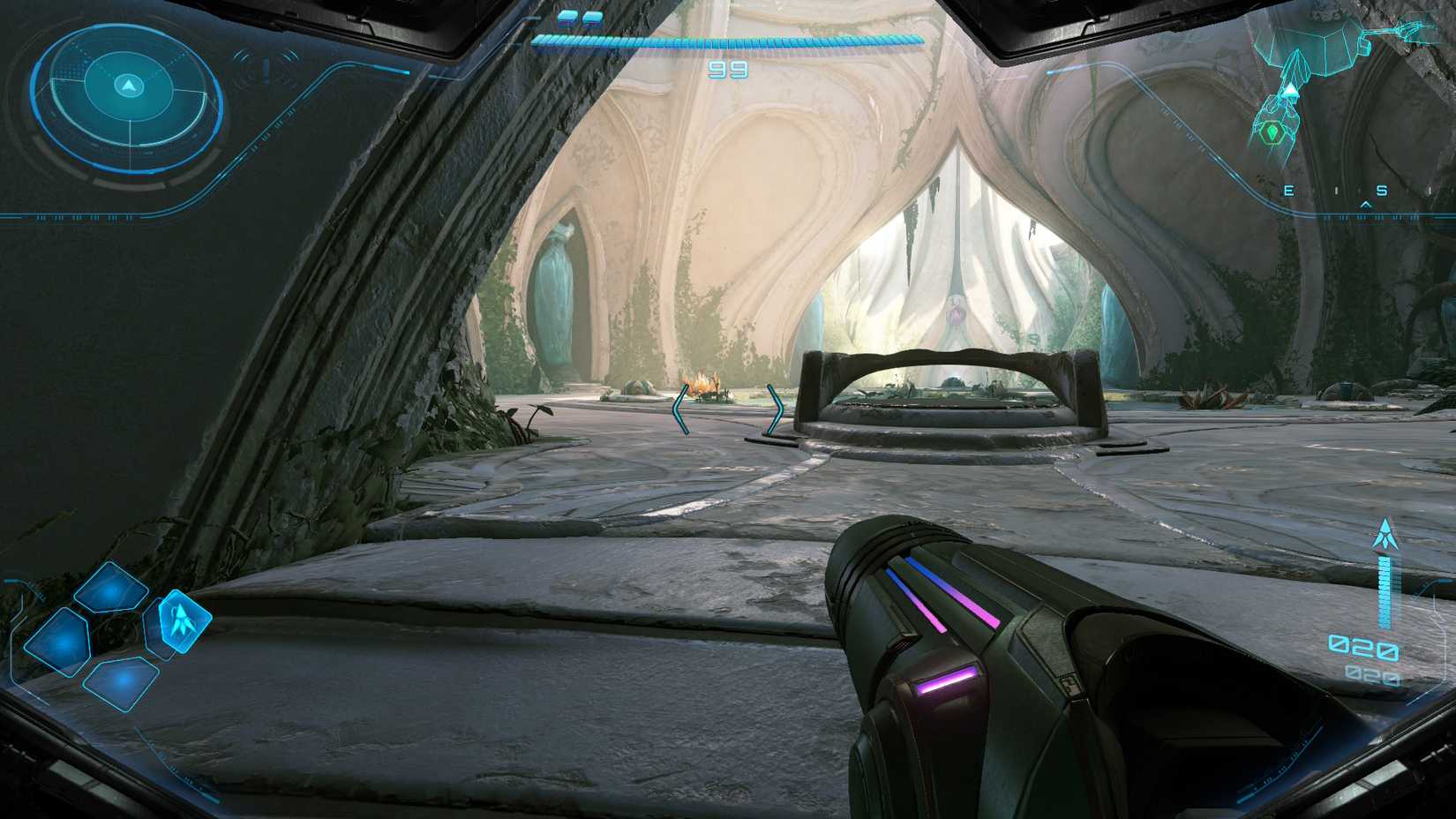The width and height of the screenshot is (1456, 819).
Task: Click the player arrow inside the radar circle
Action: click(128, 85)
